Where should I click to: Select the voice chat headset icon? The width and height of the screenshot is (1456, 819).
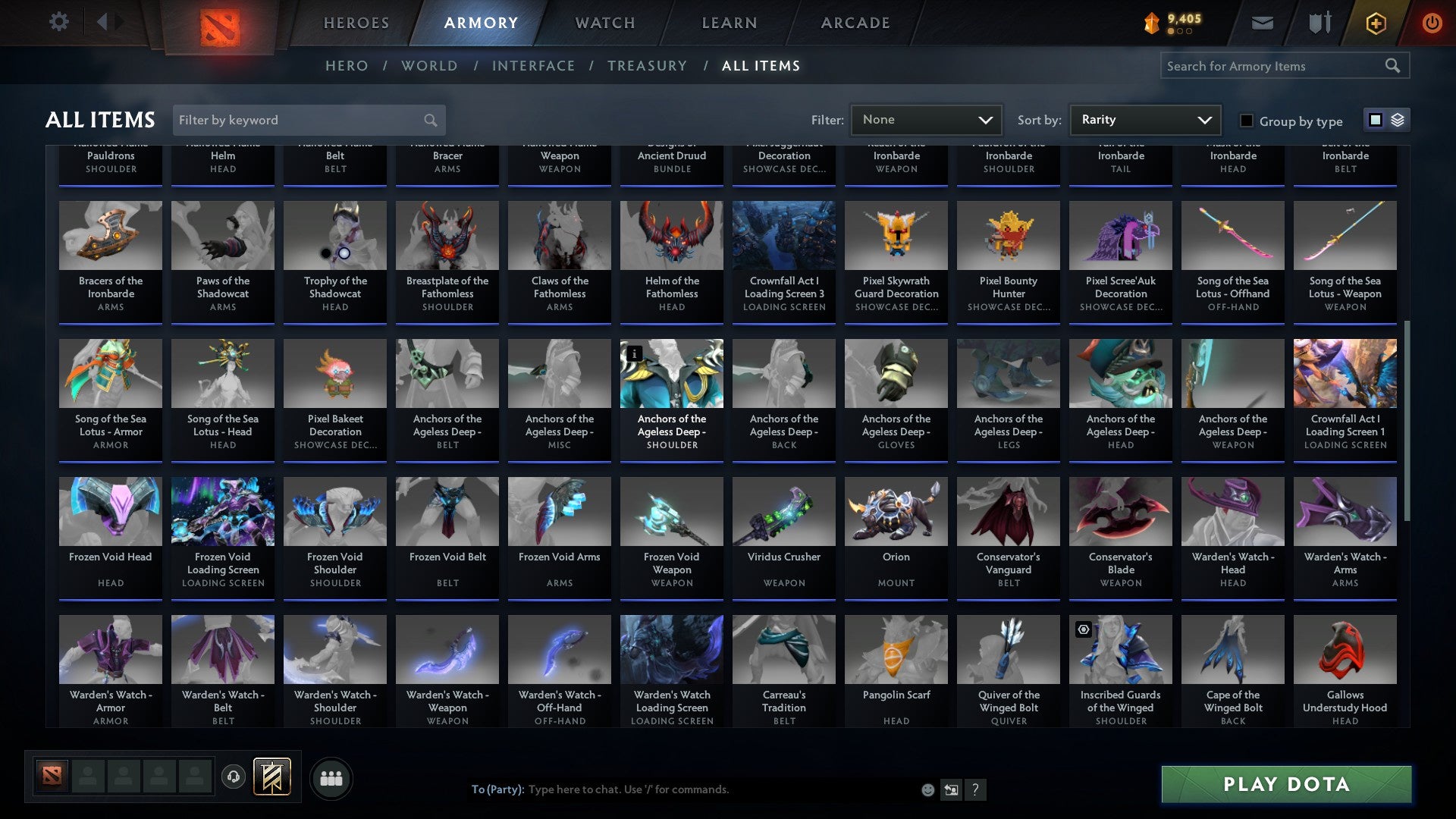233,777
